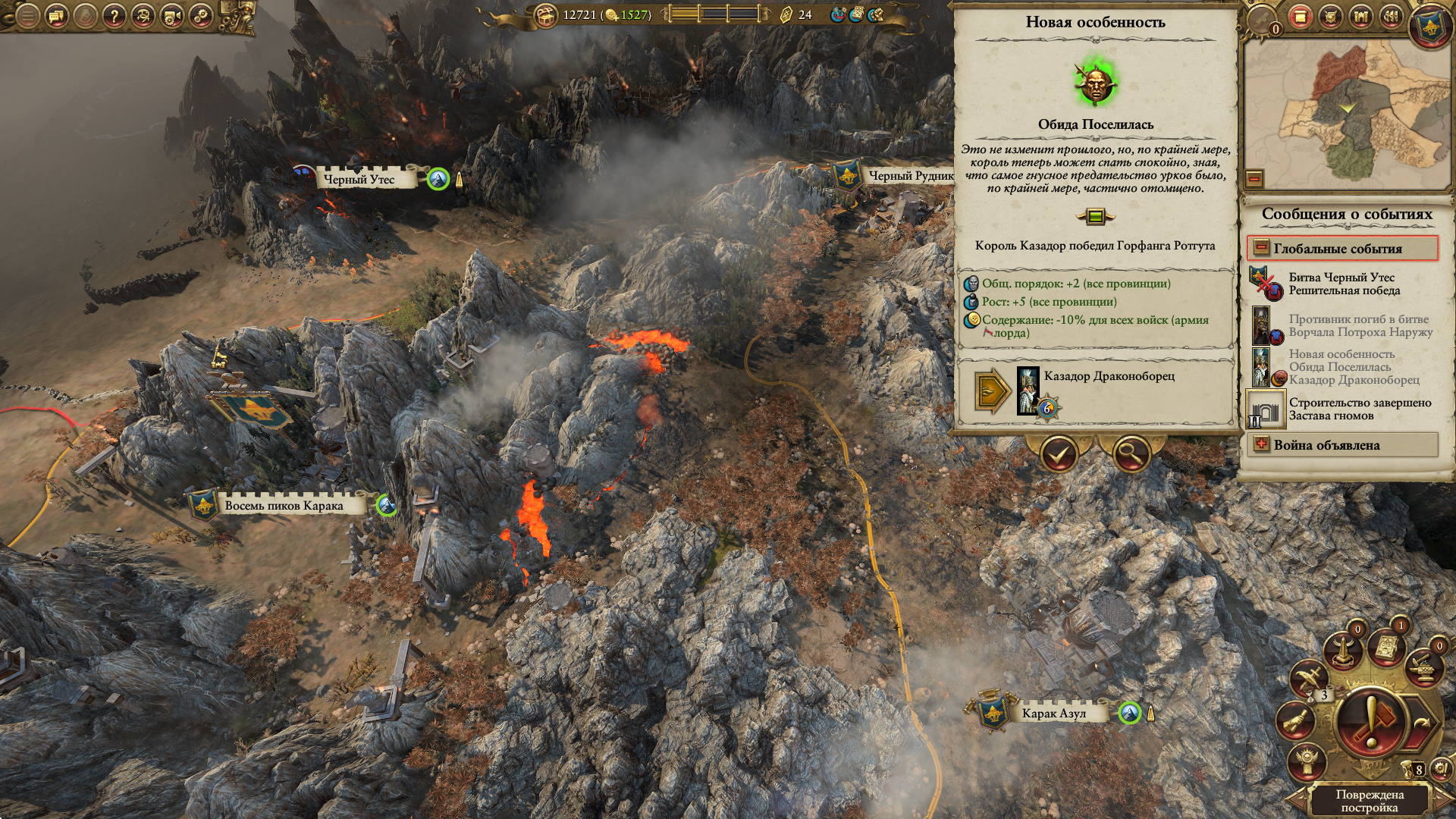Open the question mark help button
Viewport: 1456px width, 819px height.
click(x=114, y=16)
